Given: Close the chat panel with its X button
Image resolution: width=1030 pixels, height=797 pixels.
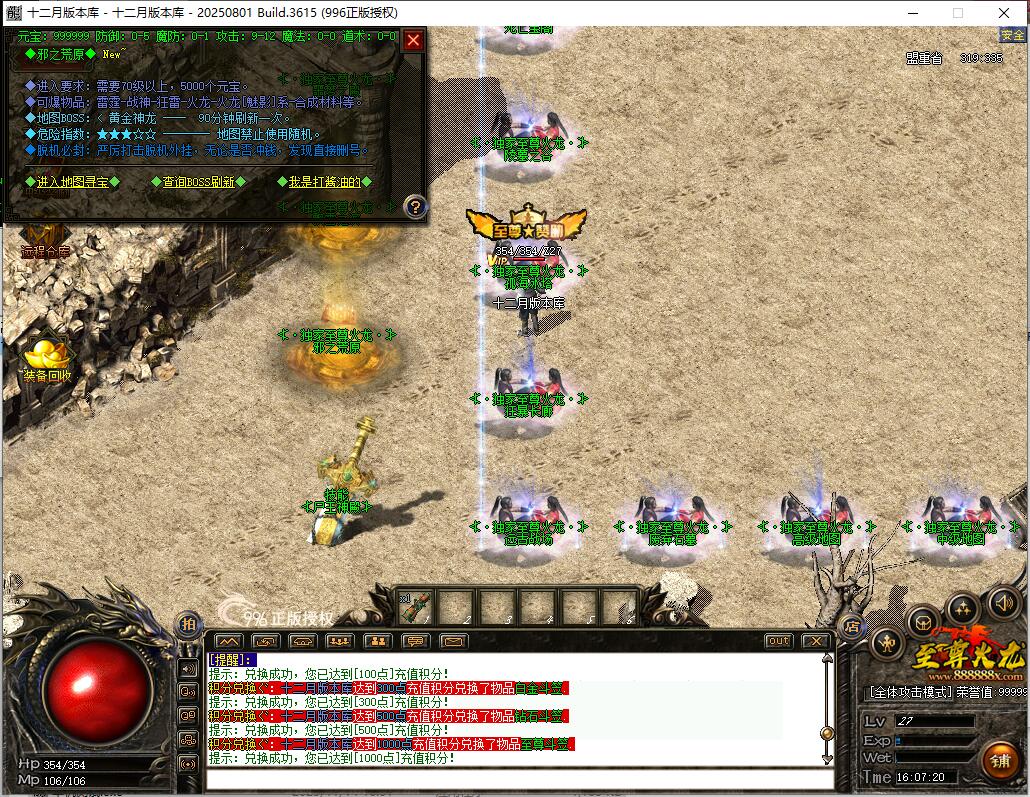Looking at the screenshot, I should point(815,641).
